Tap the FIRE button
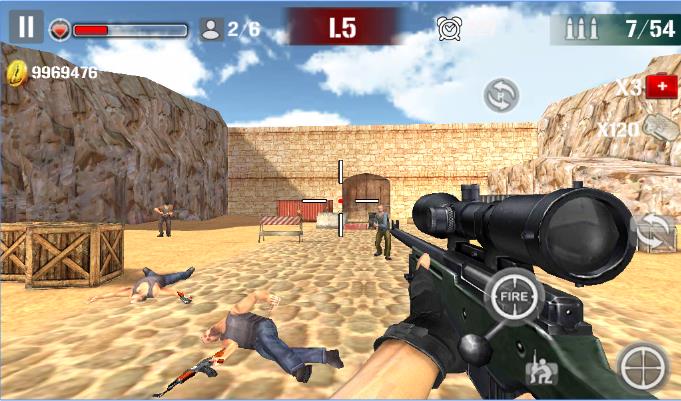681x401 pixels. click(x=515, y=297)
